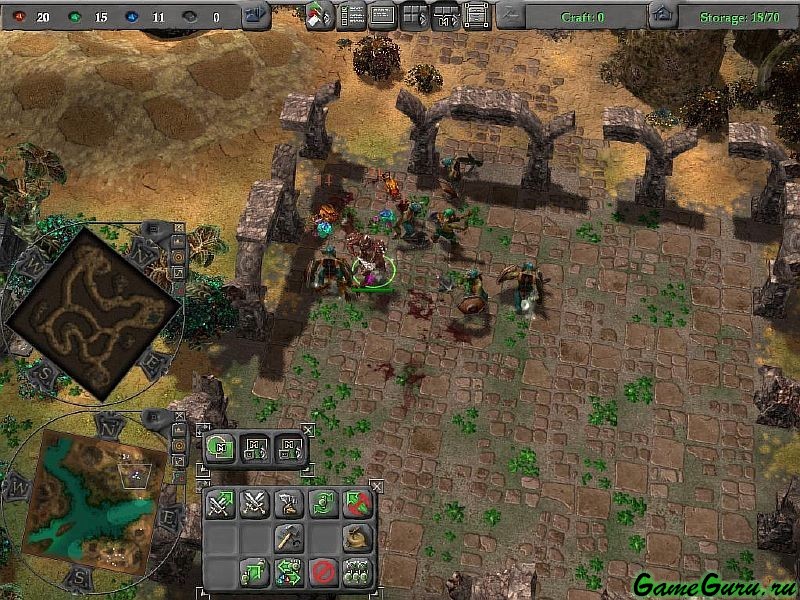Click the arrow button after resource counters

(256, 15)
